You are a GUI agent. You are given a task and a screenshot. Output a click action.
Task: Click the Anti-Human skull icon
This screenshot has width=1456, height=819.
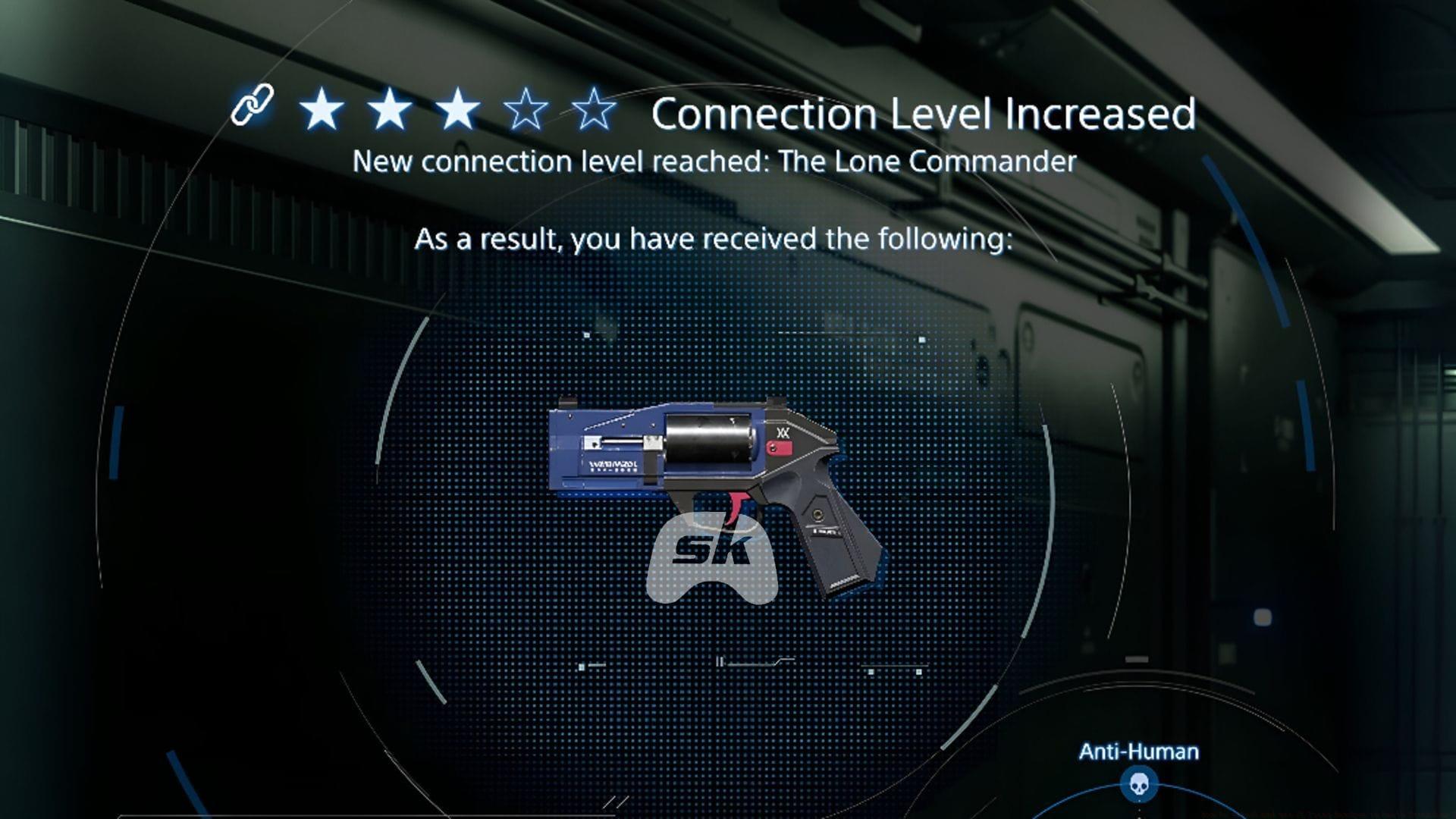tap(1138, 784)
